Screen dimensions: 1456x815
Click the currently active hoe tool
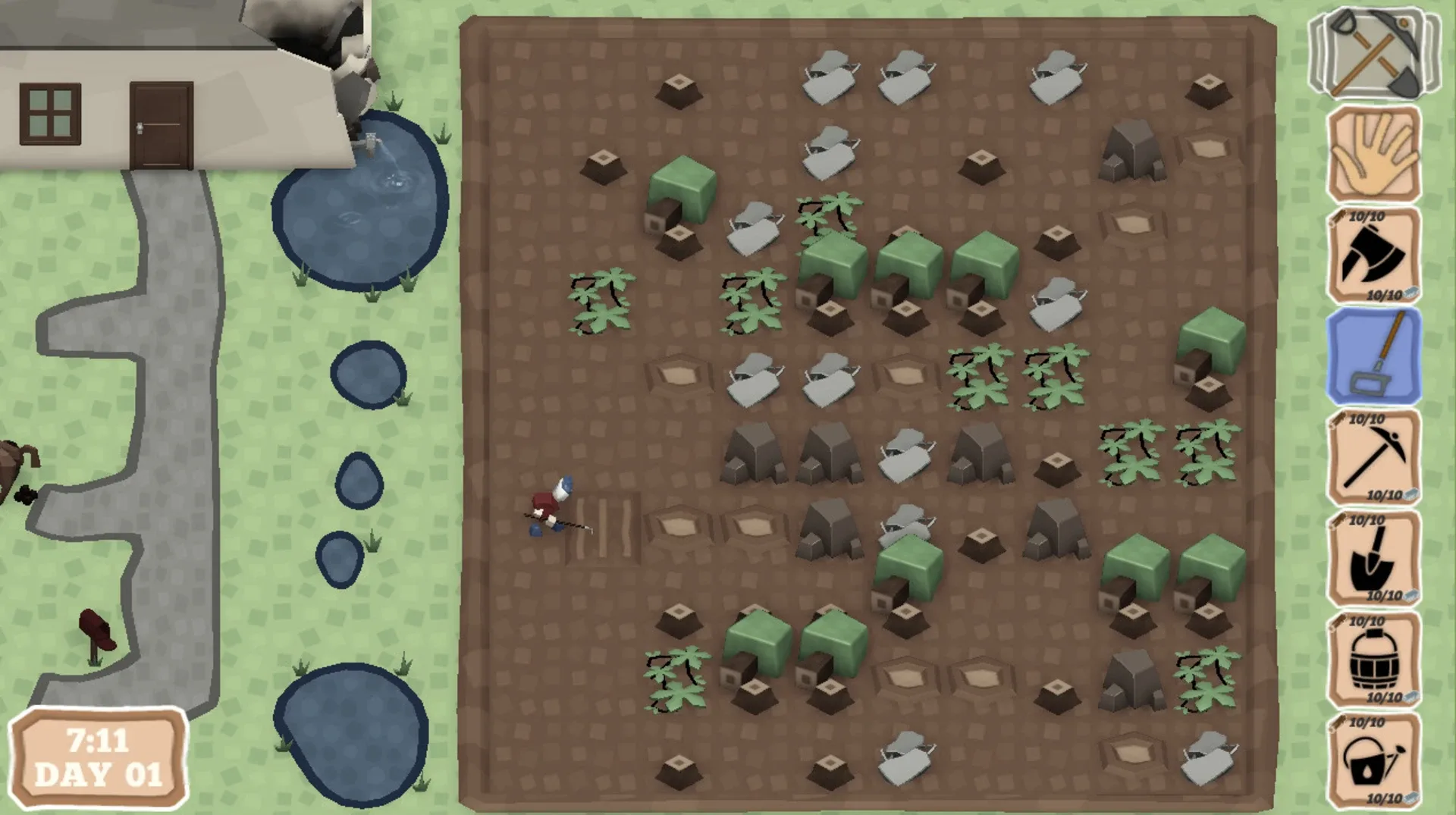pos(1374,358)
